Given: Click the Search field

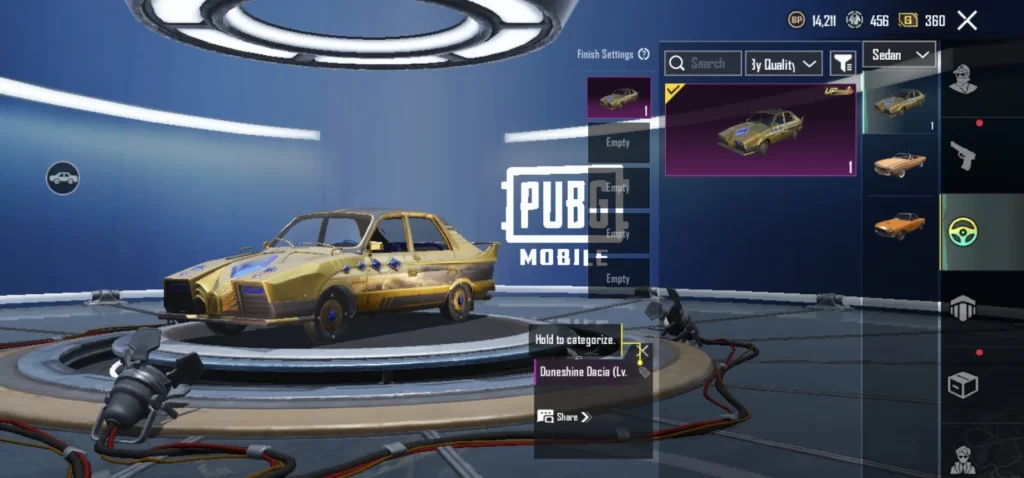Looking at the screenshot, I should click(x=704, y=64).
